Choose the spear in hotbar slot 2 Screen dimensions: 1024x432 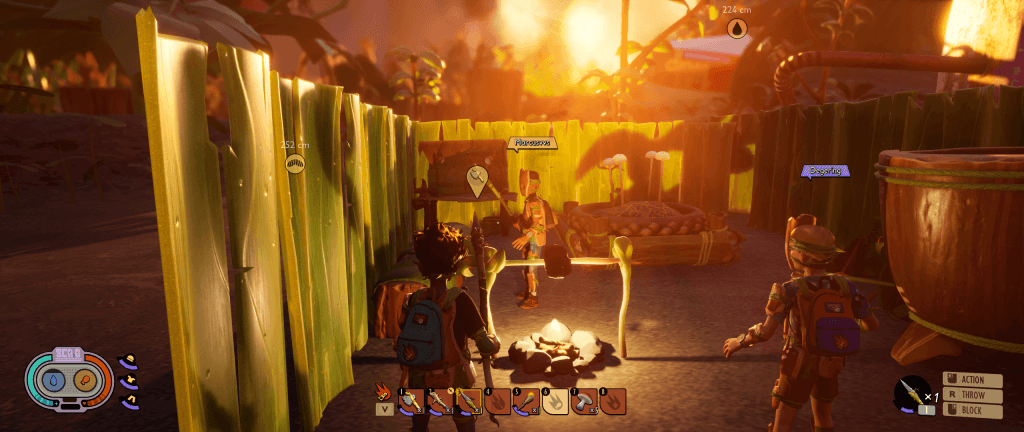[440, 402]
